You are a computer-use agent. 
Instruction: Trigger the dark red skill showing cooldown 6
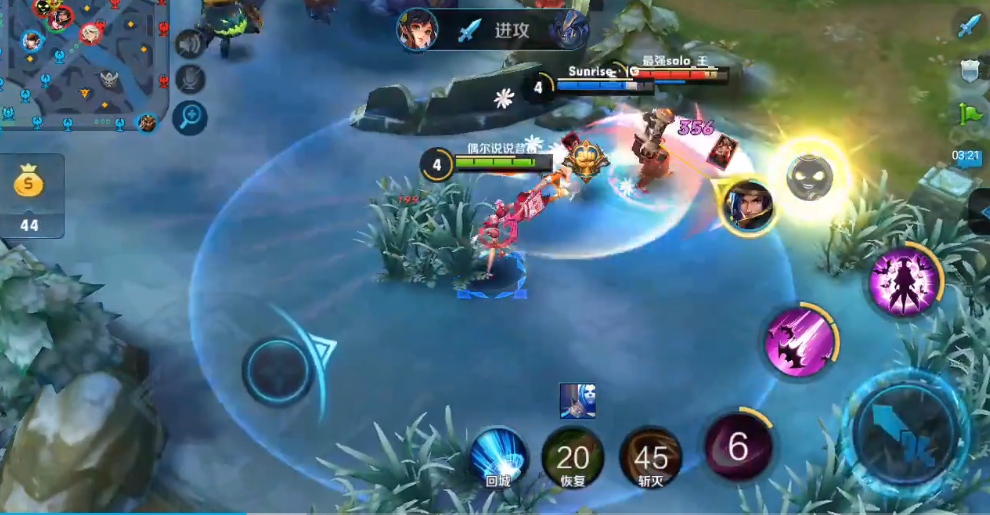click(738, 446)
